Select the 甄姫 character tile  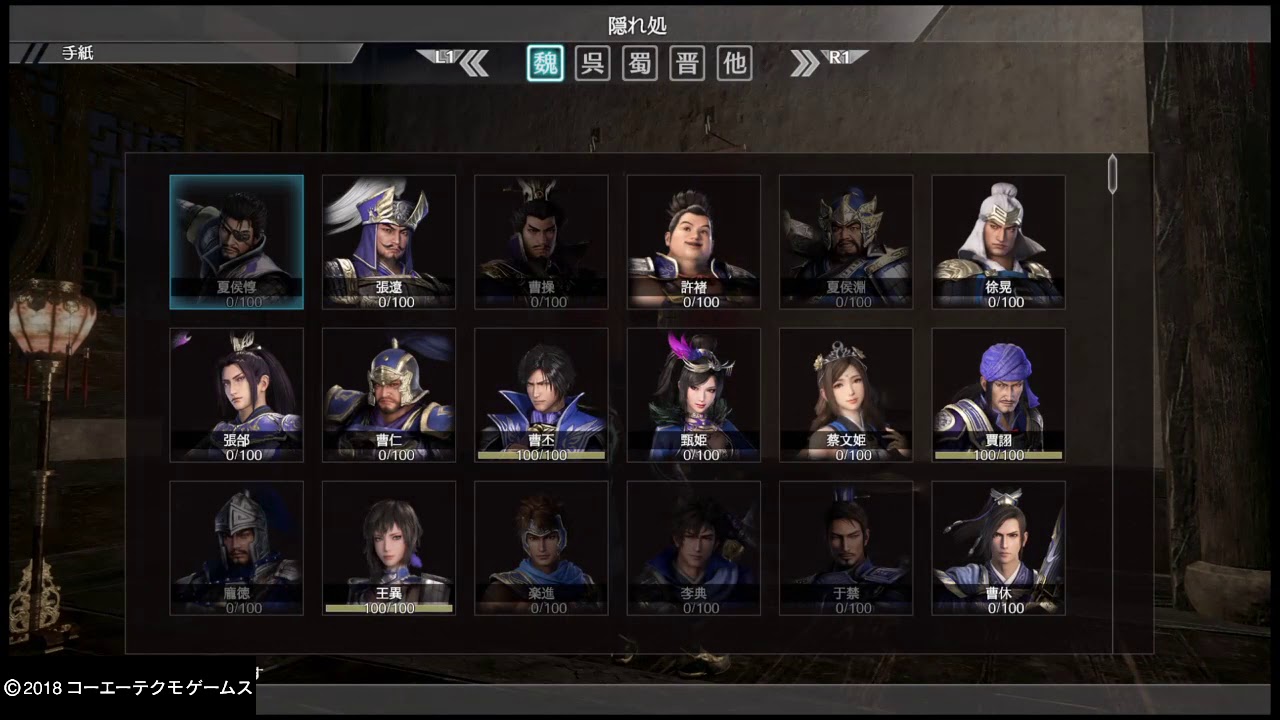pyautogui.click(x=694, y=395)
